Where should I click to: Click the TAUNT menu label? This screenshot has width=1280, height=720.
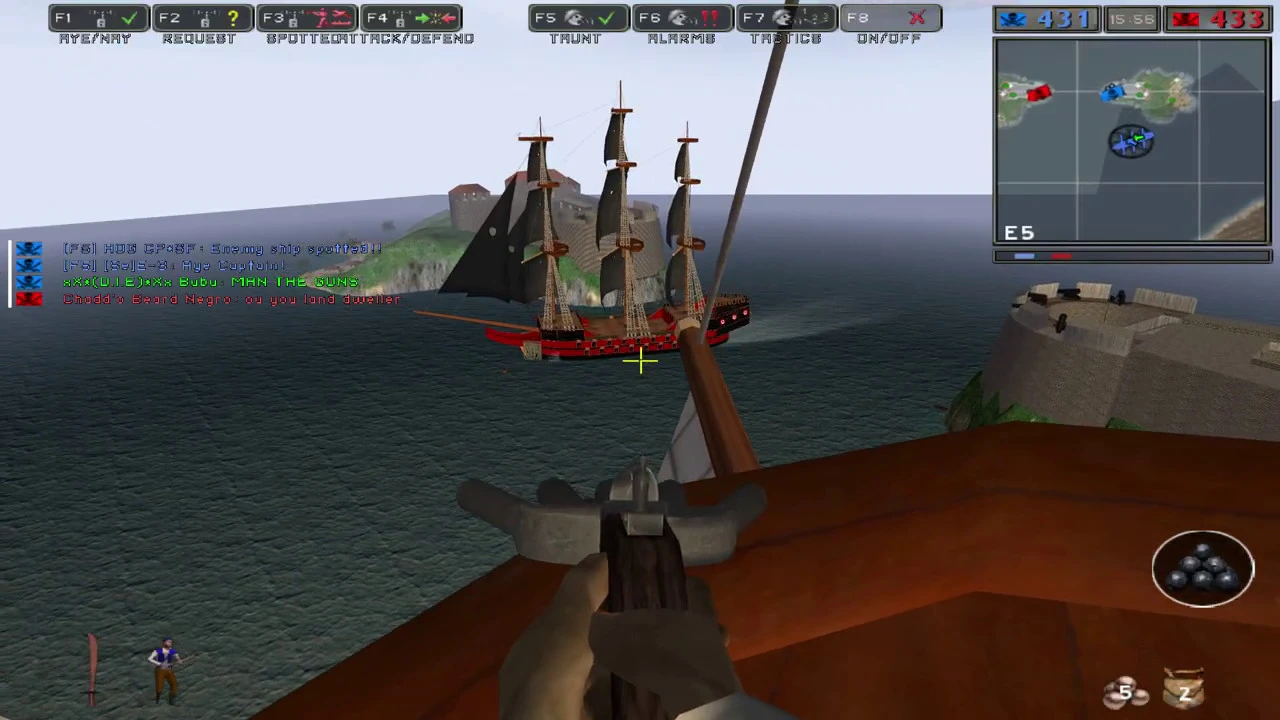[x=575, y=38]
